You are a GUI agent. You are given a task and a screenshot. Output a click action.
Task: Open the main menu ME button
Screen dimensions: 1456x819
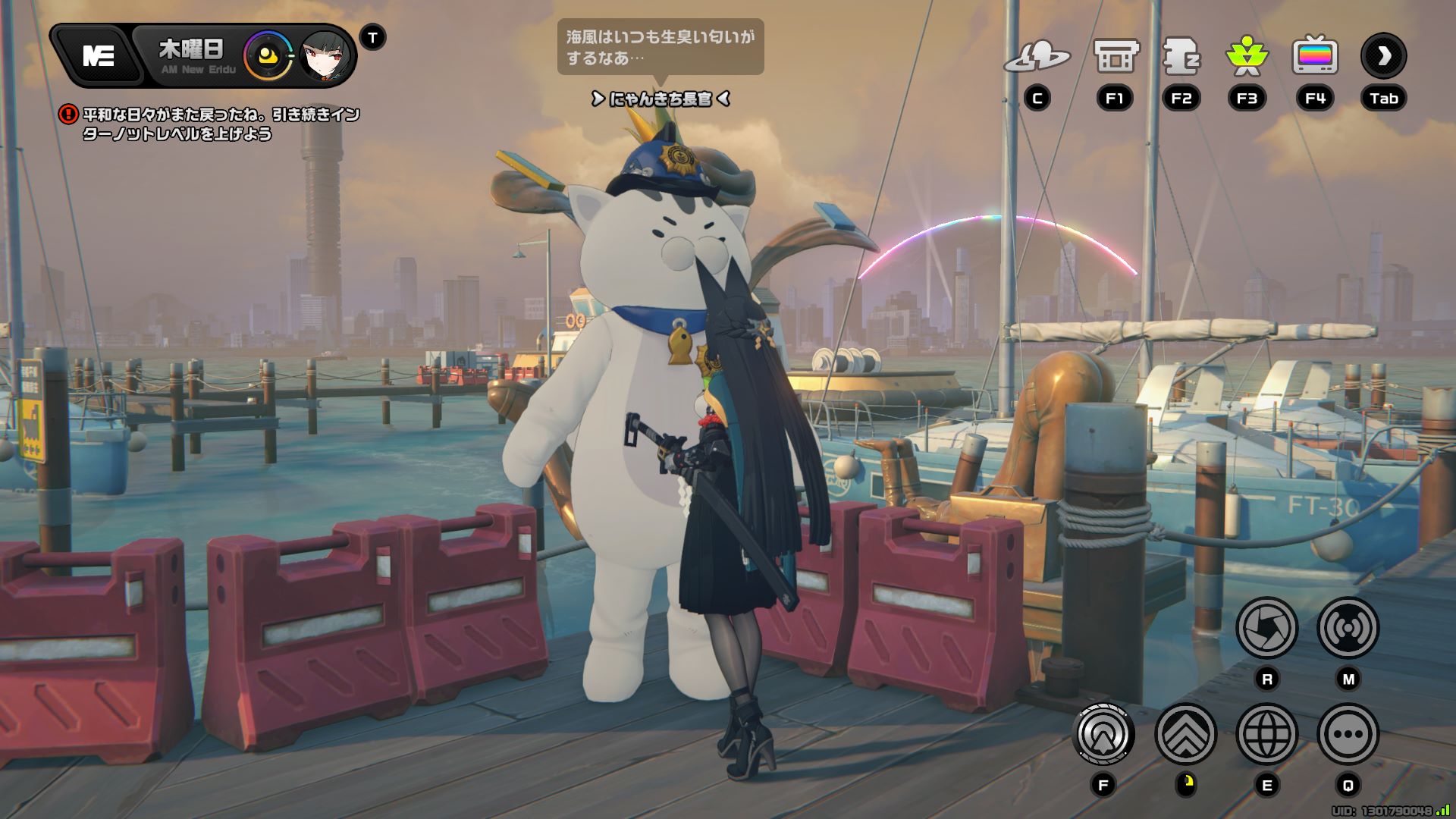99,55
